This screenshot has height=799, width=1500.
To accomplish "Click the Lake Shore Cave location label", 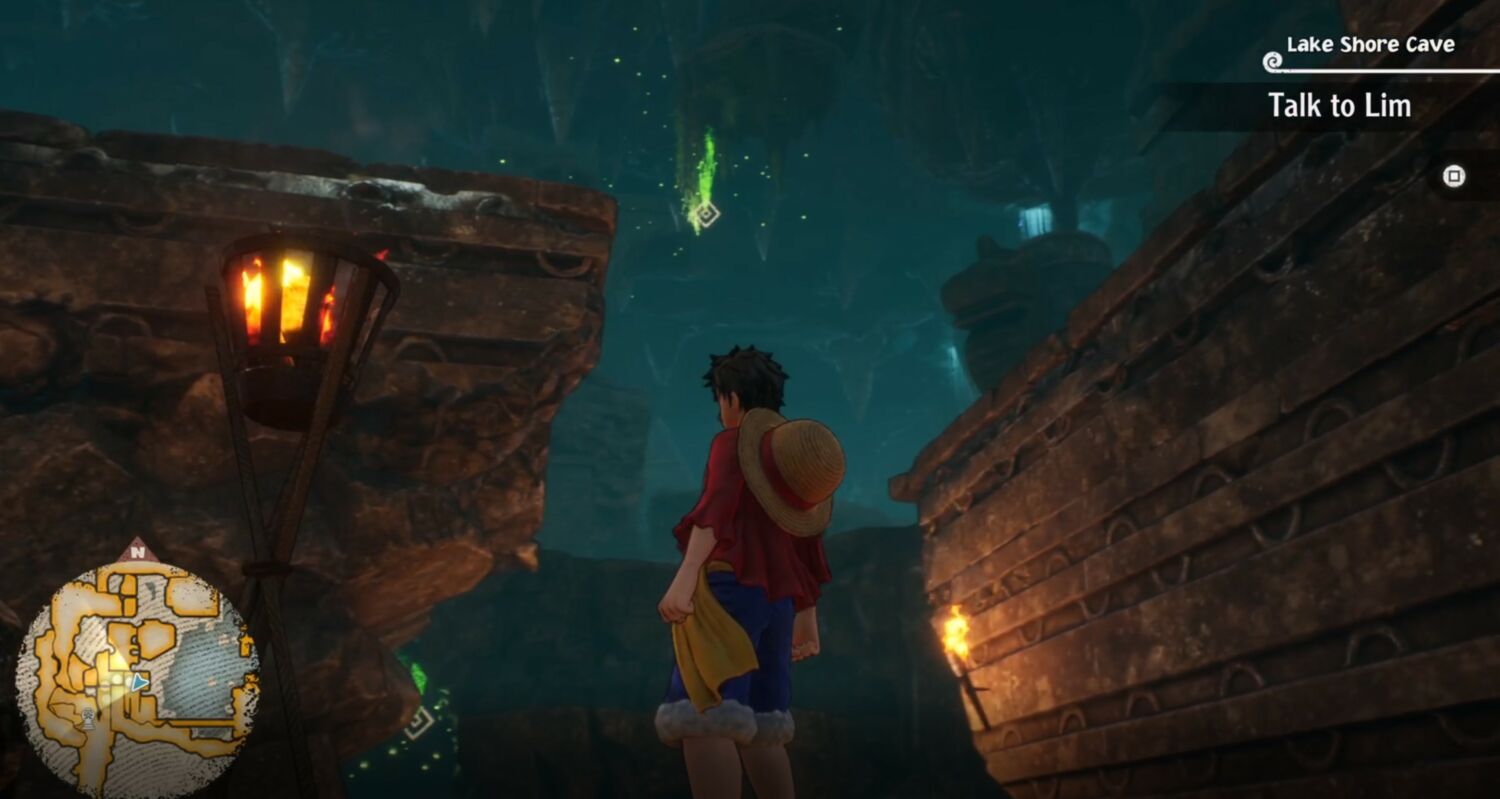I will 1369,45.
